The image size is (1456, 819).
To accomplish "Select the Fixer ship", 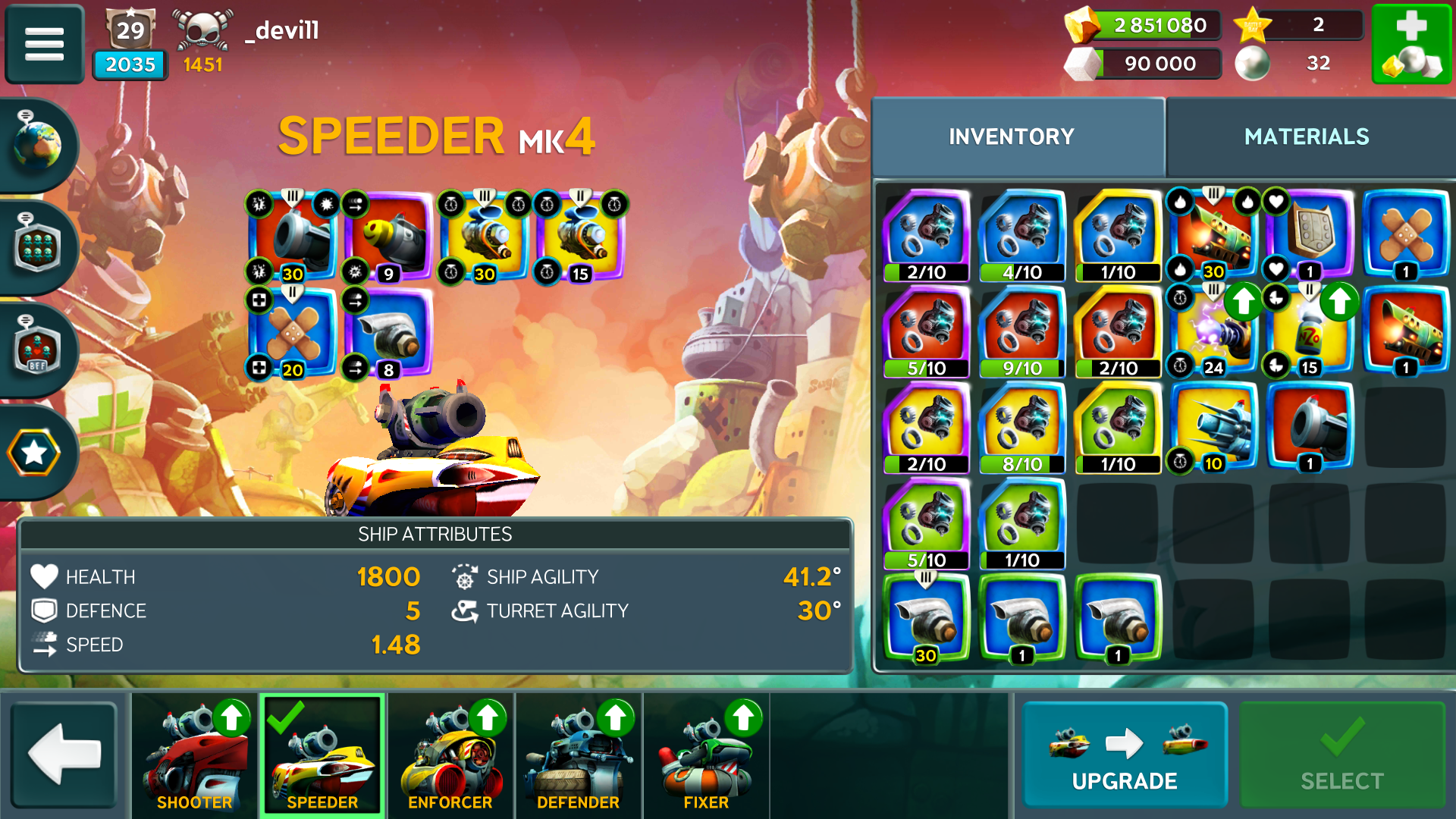I will (x=706, y=755).
